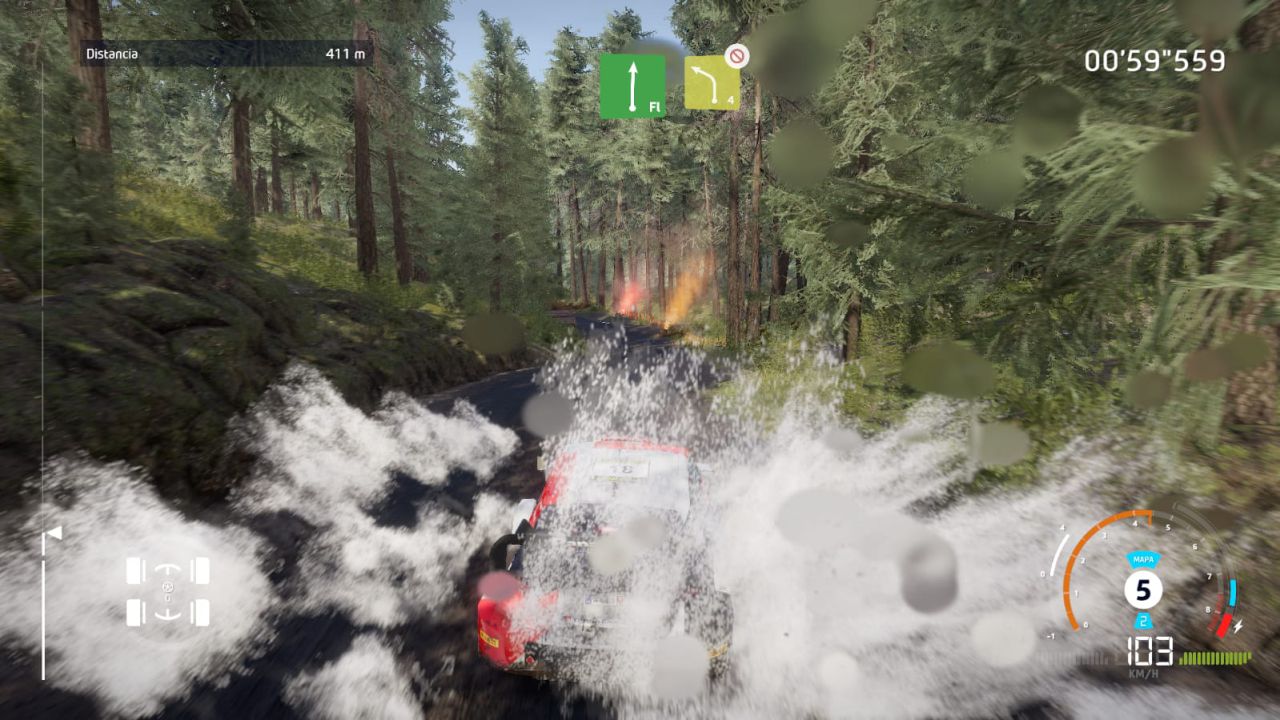Viewport: 1280px width, 720px height.
Task: Click the steering wheel symbol inside damage diagram
Action: pos(168,587)
